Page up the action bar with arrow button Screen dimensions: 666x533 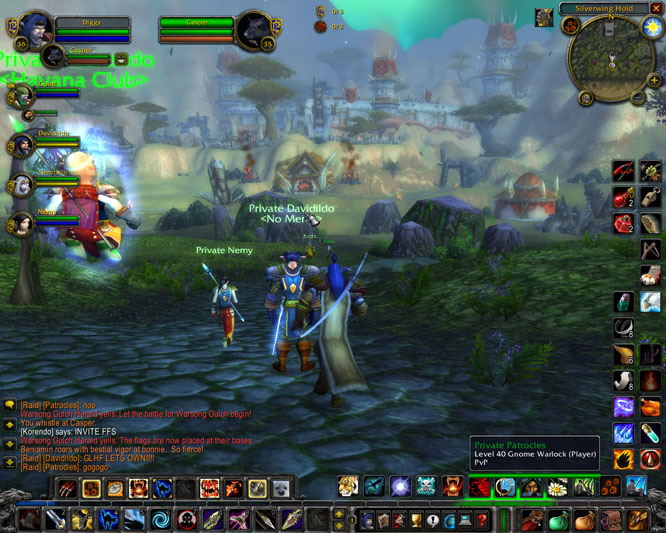[338, 514]
